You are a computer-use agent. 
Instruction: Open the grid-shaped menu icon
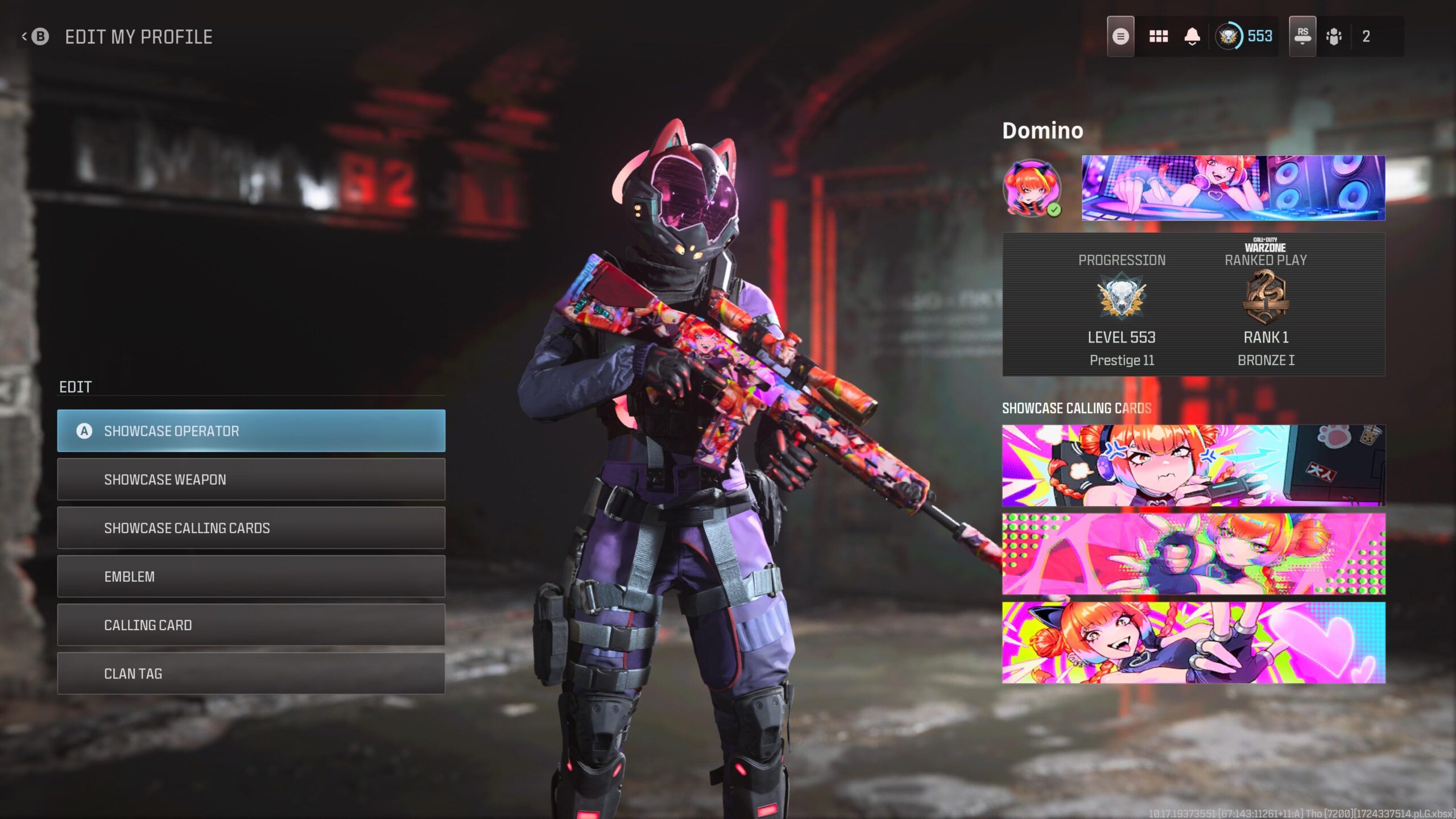(1158, 37)
